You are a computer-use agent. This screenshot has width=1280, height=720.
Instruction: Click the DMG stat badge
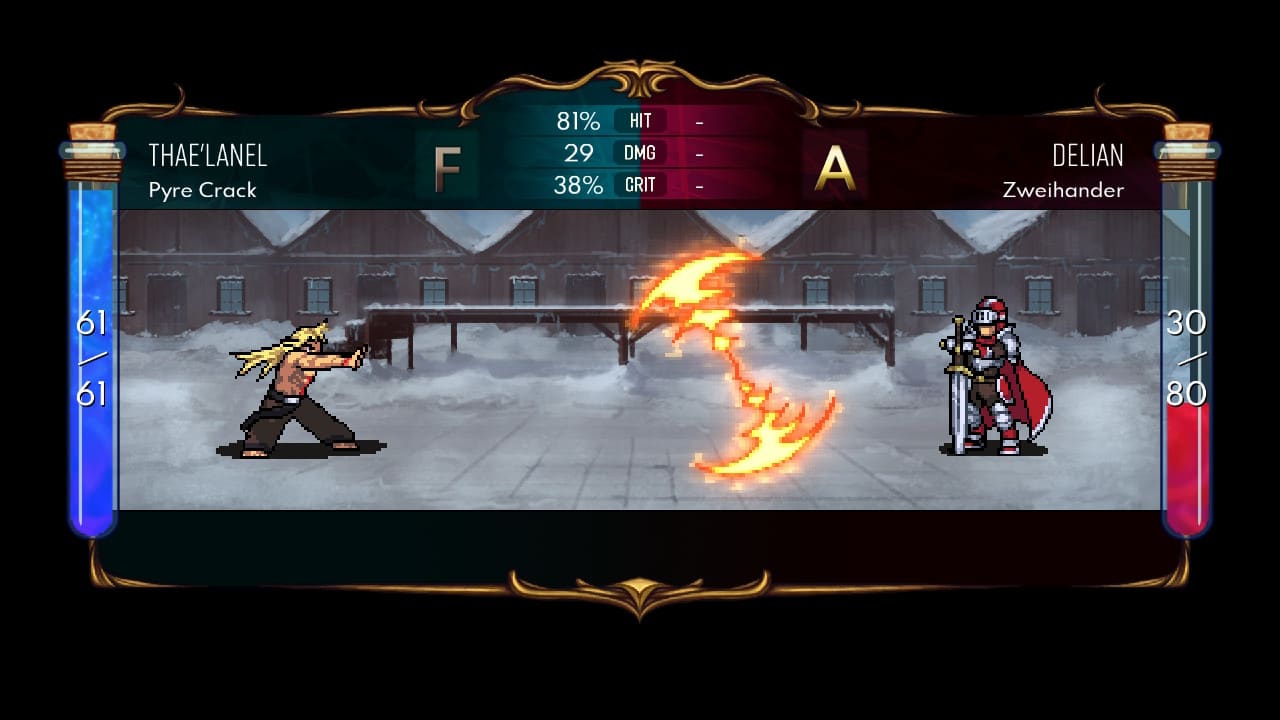pyautogui.click(x=641, y=153)
